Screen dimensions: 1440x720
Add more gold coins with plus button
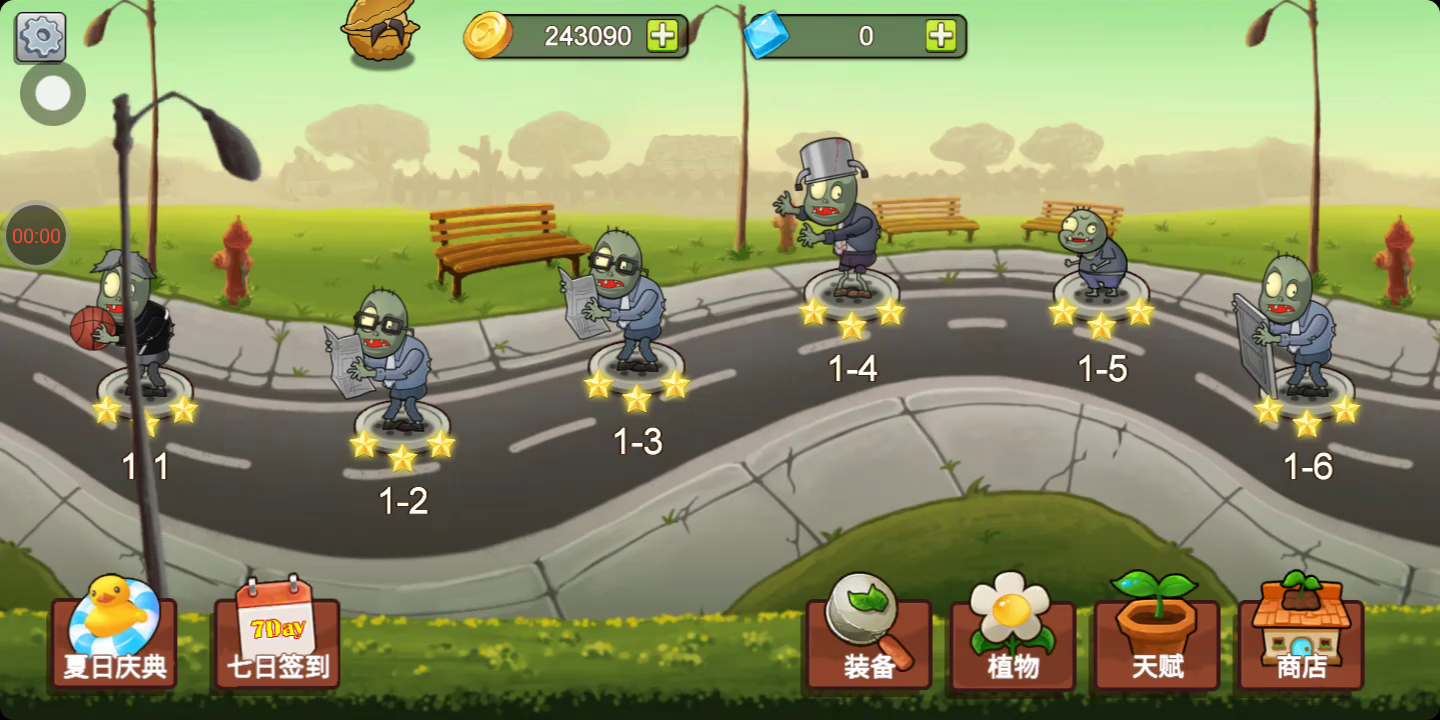coord(662,36)
